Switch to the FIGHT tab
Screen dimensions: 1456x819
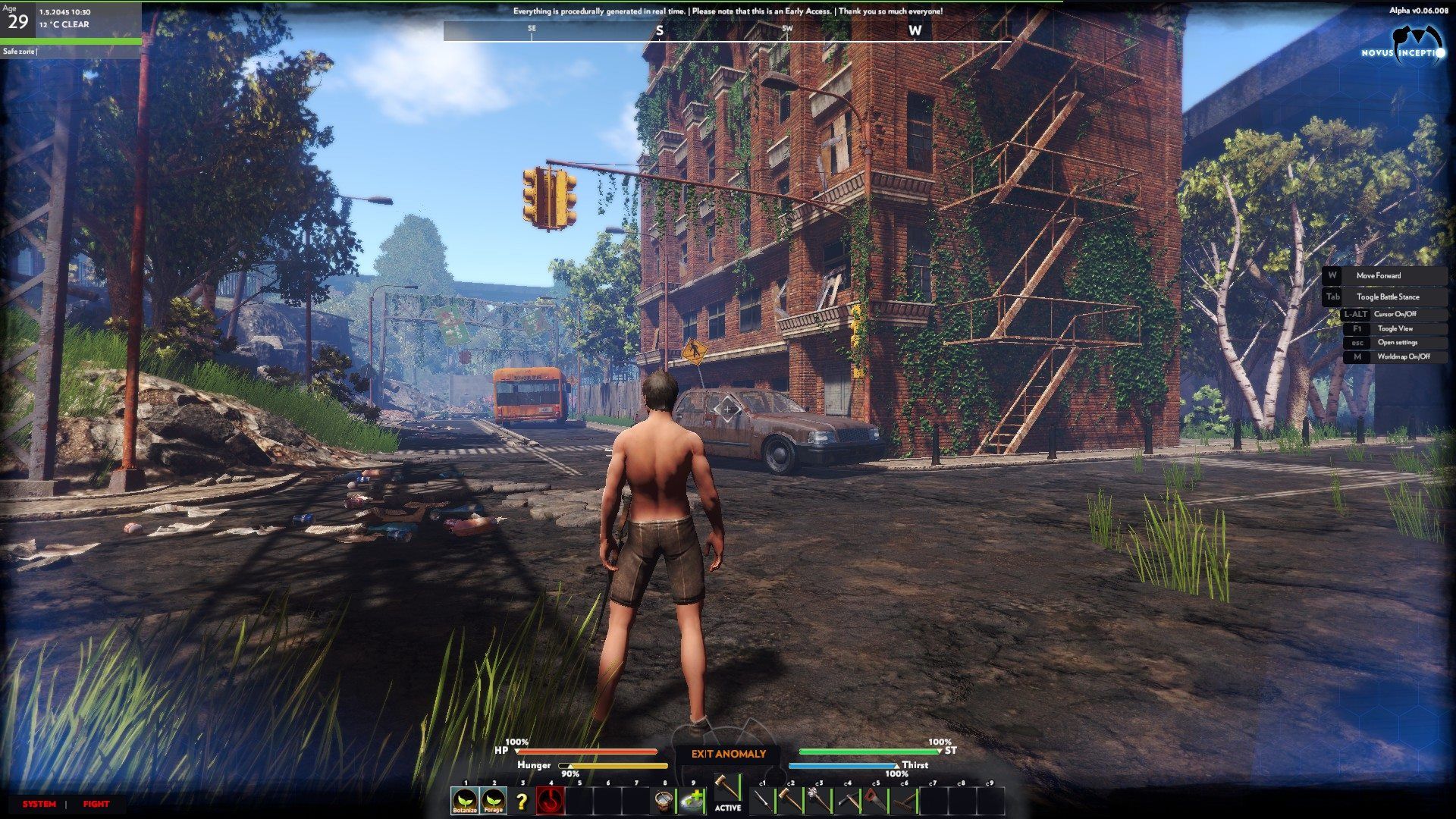tap(97, 803)
